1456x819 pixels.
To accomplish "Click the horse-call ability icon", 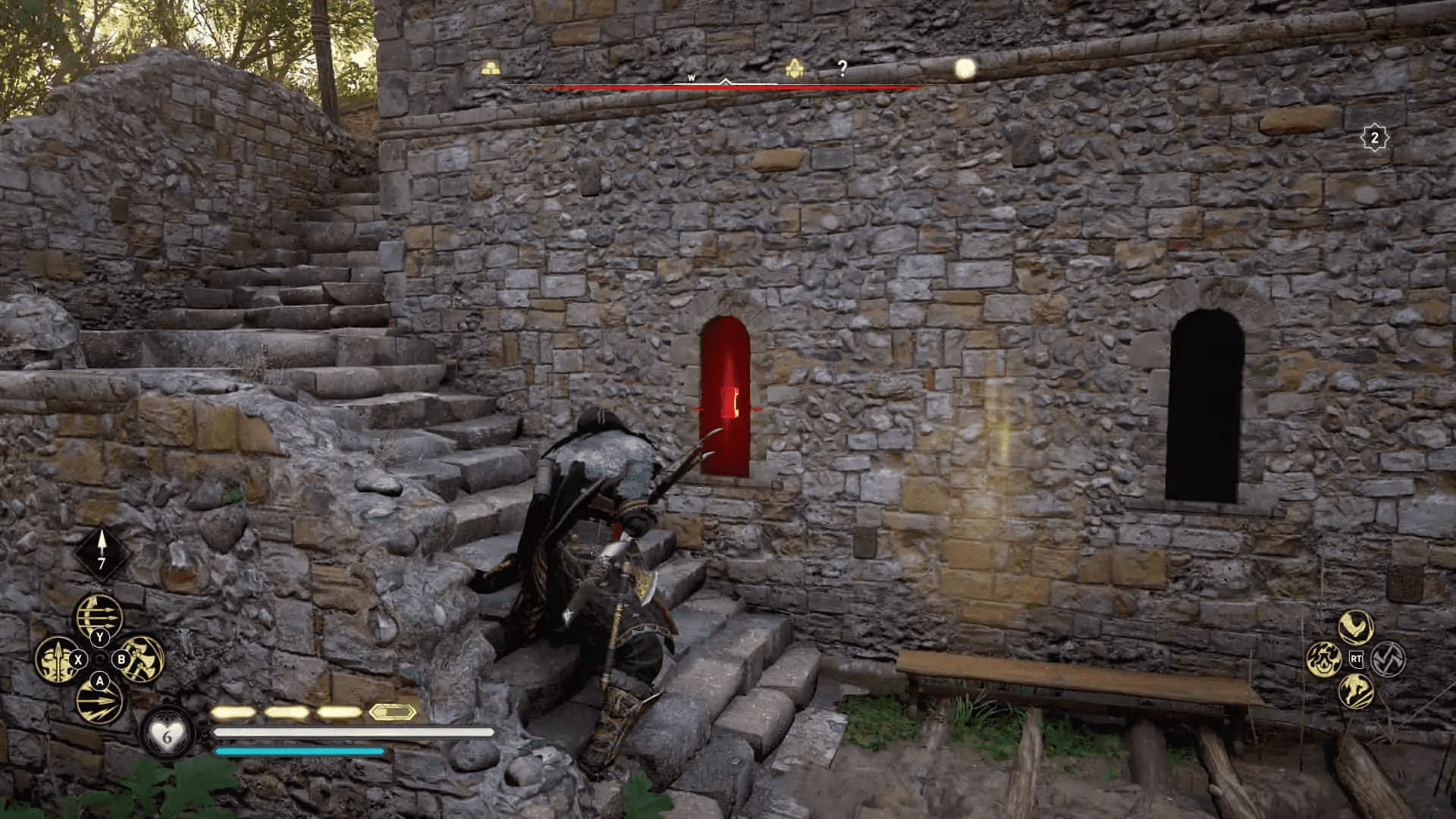I will tap(1357, 692).
